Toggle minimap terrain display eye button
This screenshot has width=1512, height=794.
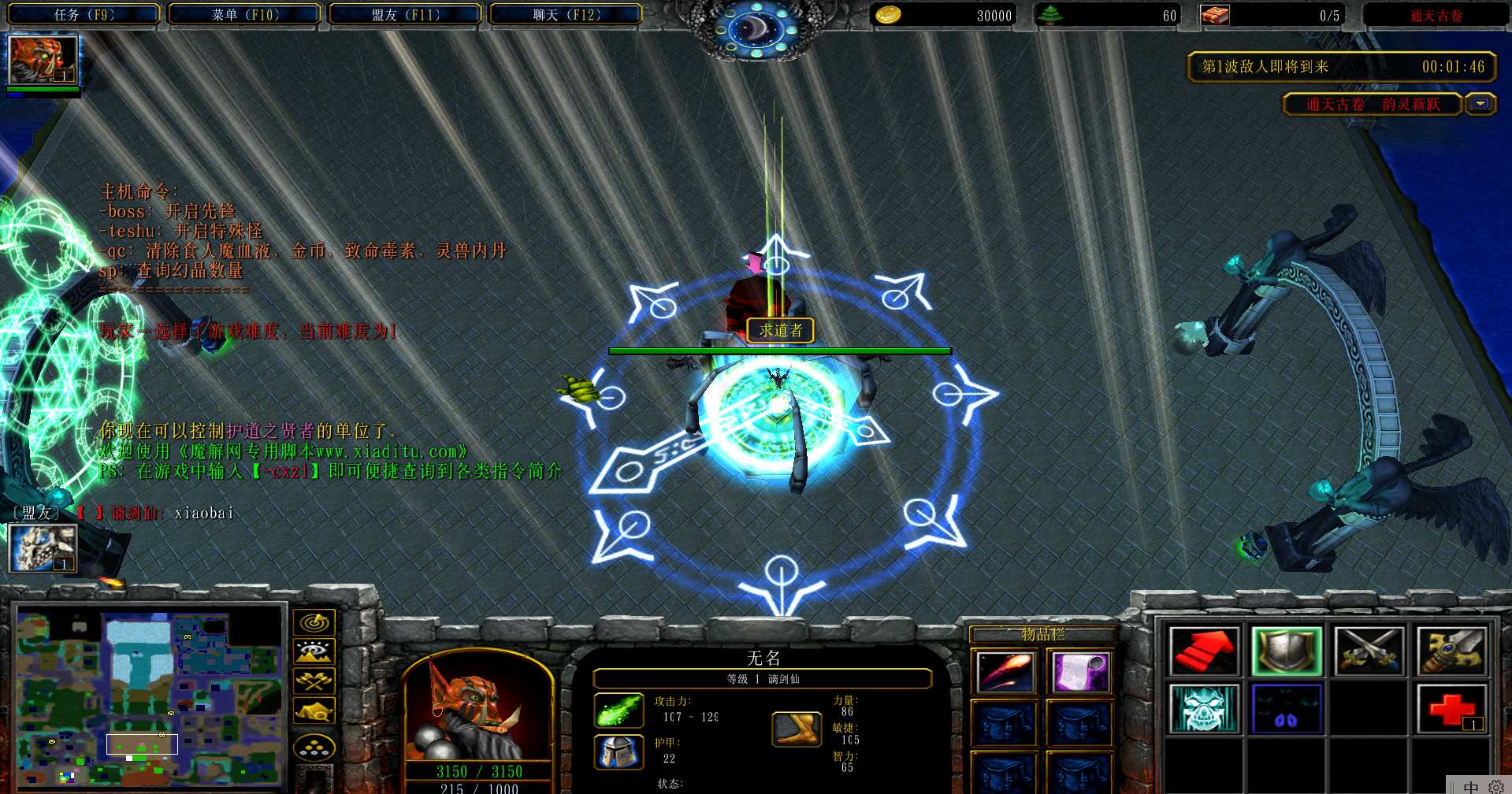[x=314, y=652]
